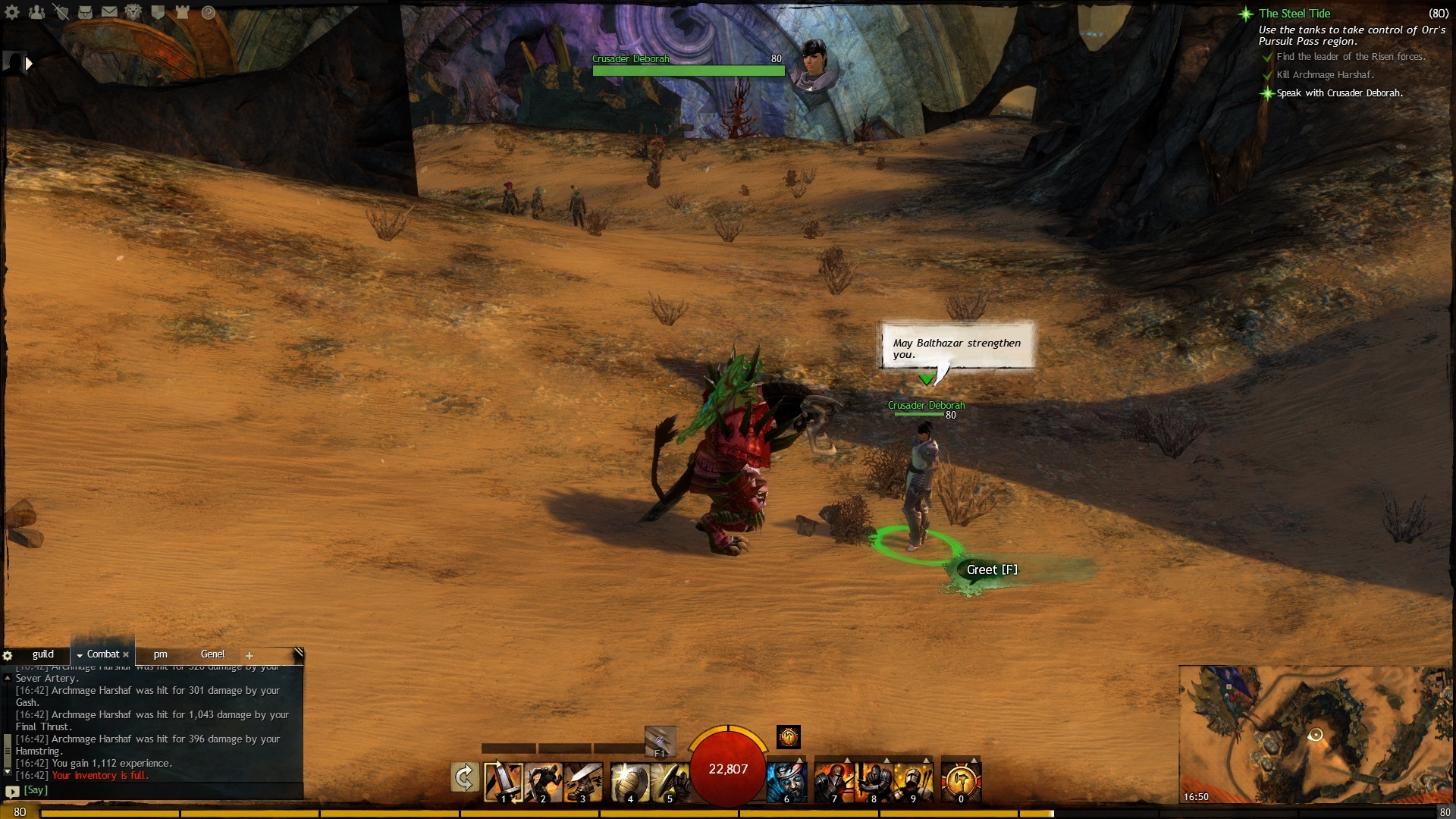Open the castle tower World vs World icon

[182, 12]
